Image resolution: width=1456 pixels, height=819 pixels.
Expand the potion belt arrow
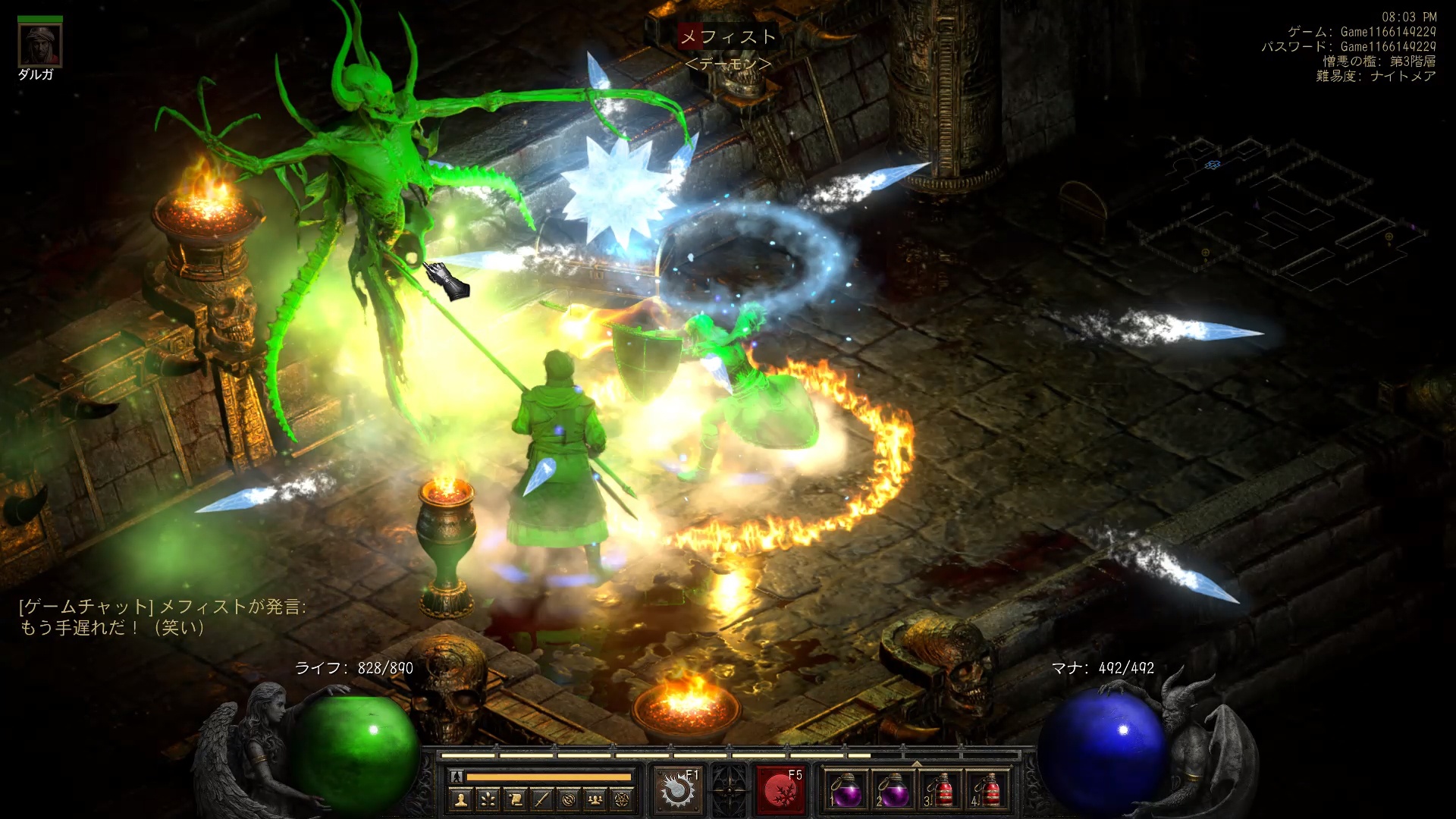[x=916, y=764]
